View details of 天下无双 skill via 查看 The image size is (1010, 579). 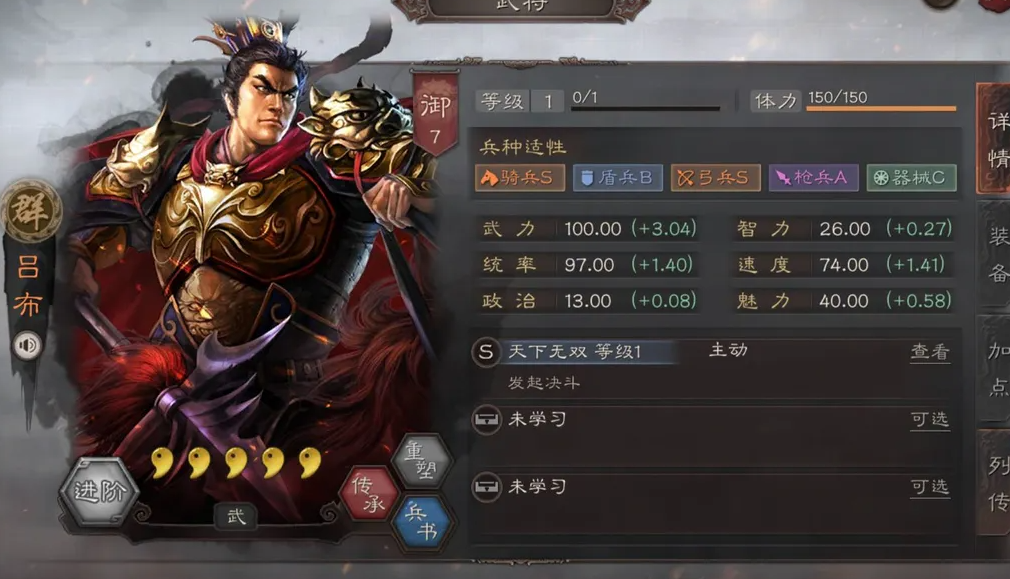click(x=929, y=352)
